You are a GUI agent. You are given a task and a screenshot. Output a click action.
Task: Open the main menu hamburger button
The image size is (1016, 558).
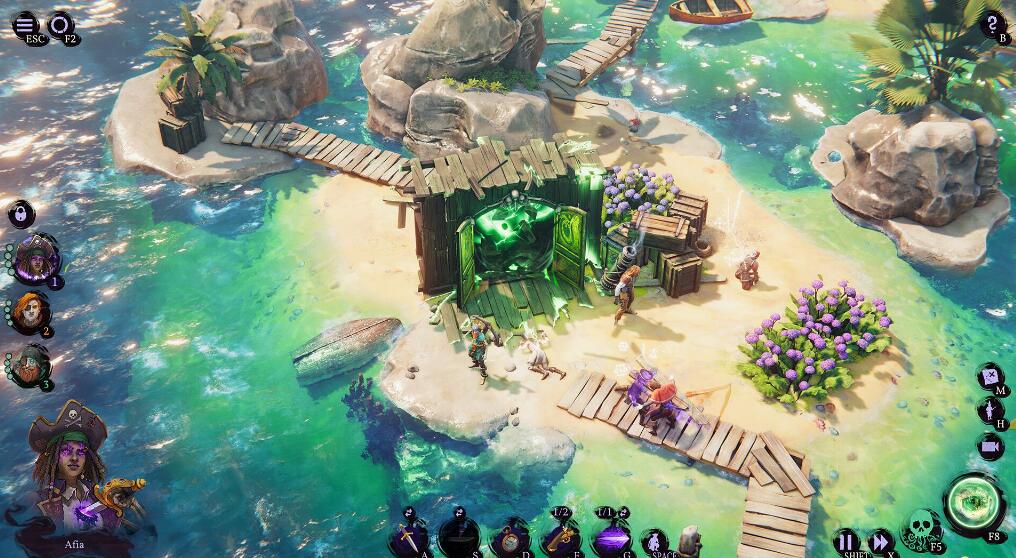[25, 23]
